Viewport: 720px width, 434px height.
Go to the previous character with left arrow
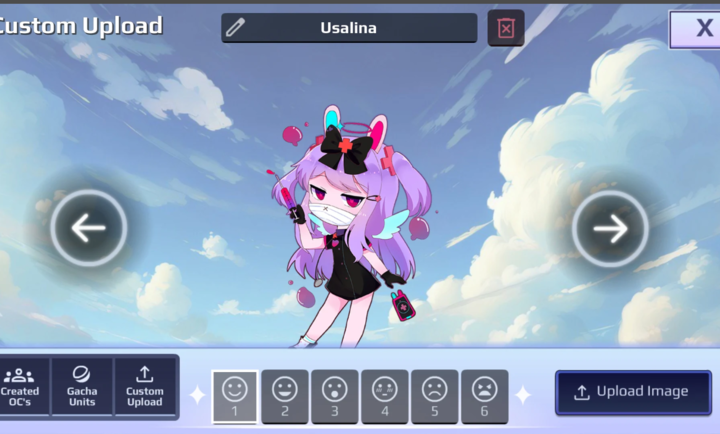click(x=89, y=228)
